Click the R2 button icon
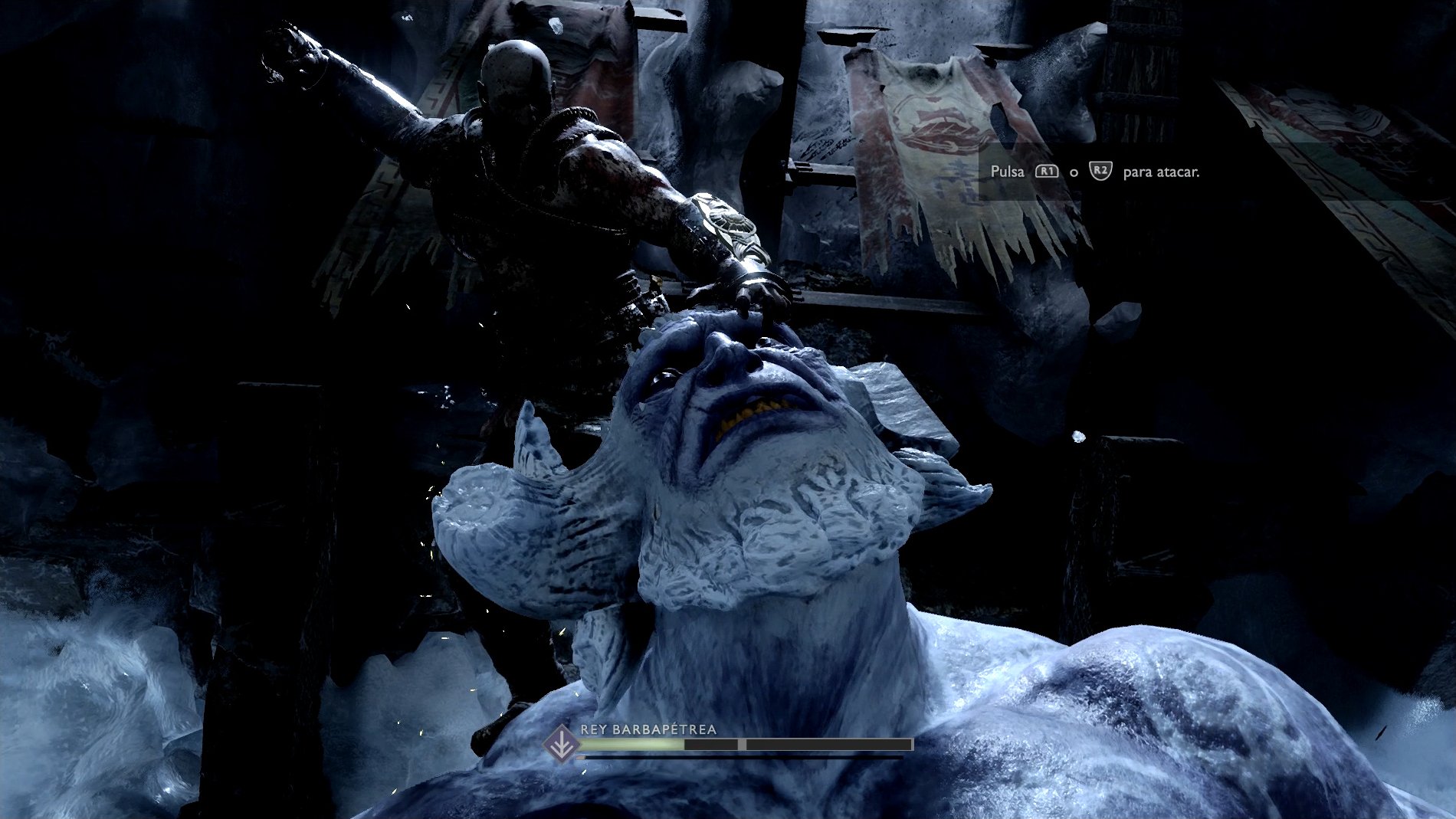Screen dimensions: 1456x819 coord(1101,172)
